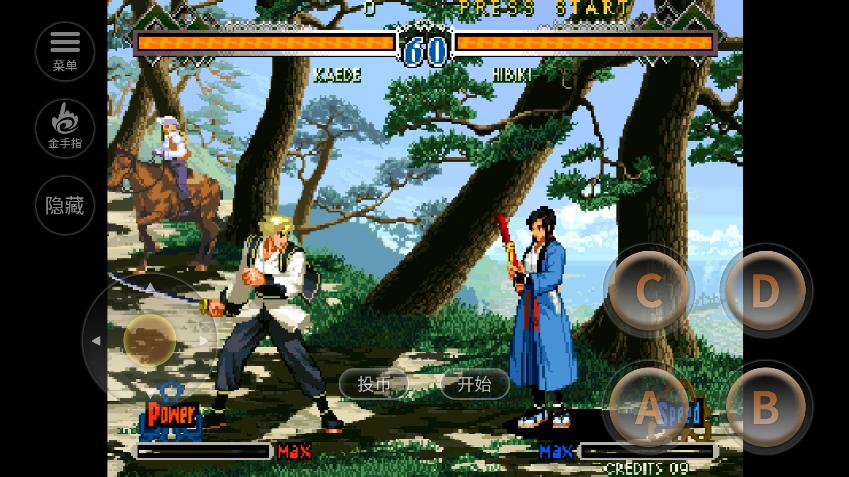849x477 pixels.
Task: Tap the B attack button
Action: tap(765, 407)
